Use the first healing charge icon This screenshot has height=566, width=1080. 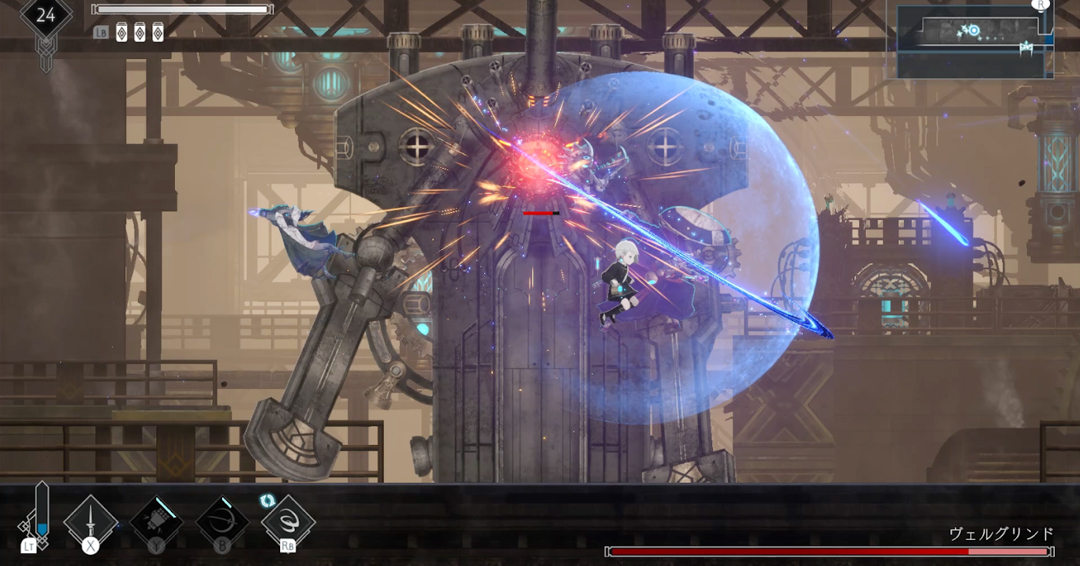click(122, 32)
